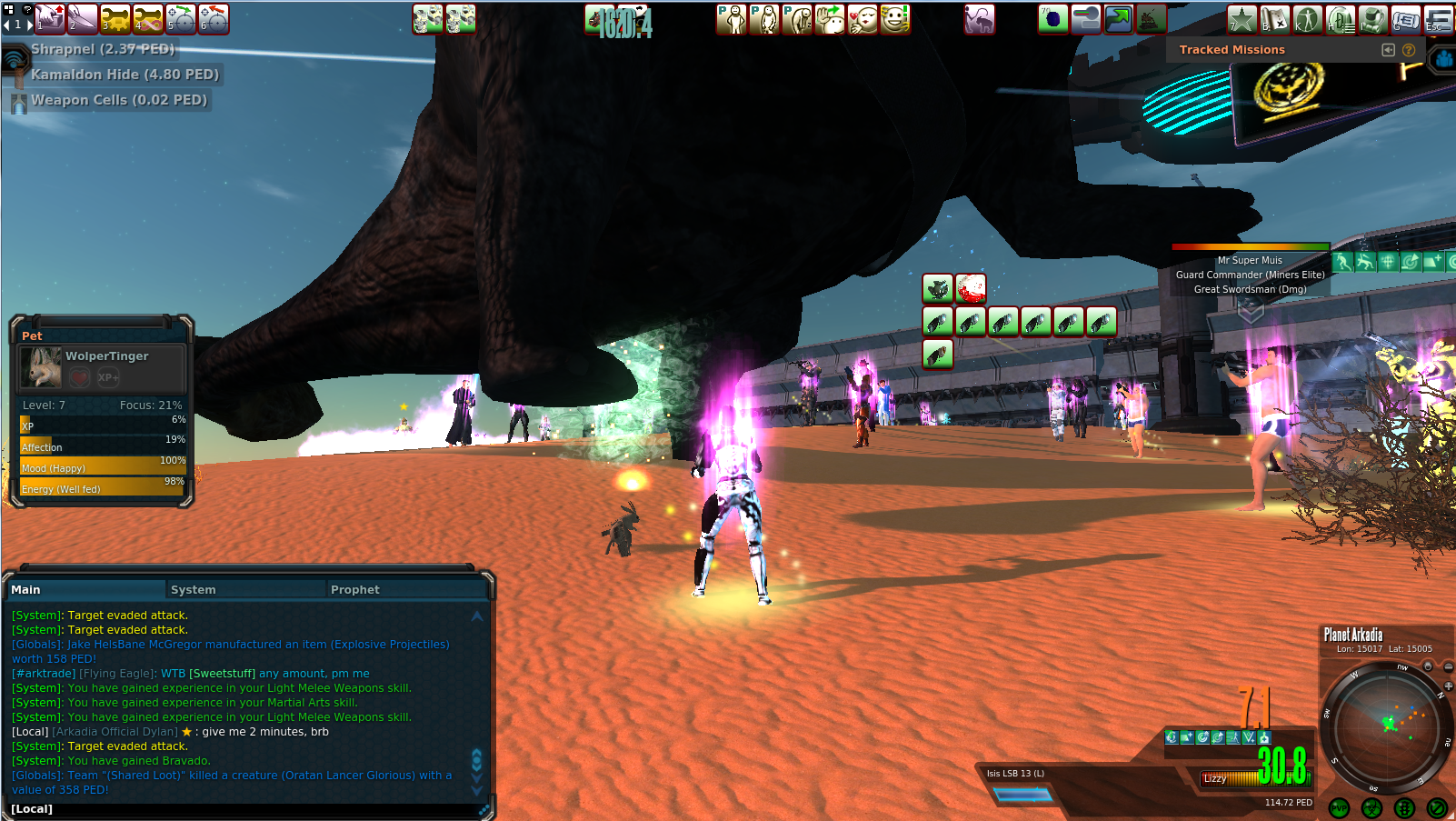Open the Esc menu icon
This screenshot has width=1456, height=821.
pos(1438,19)
